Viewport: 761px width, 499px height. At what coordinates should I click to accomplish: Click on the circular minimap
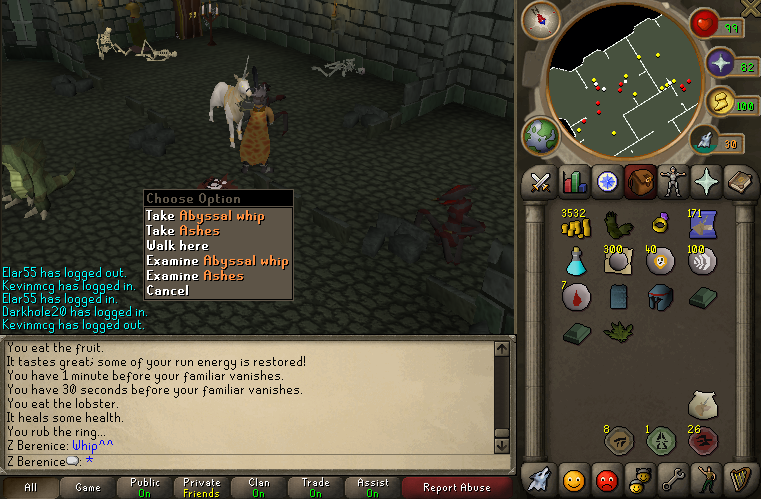pos(627,85)
